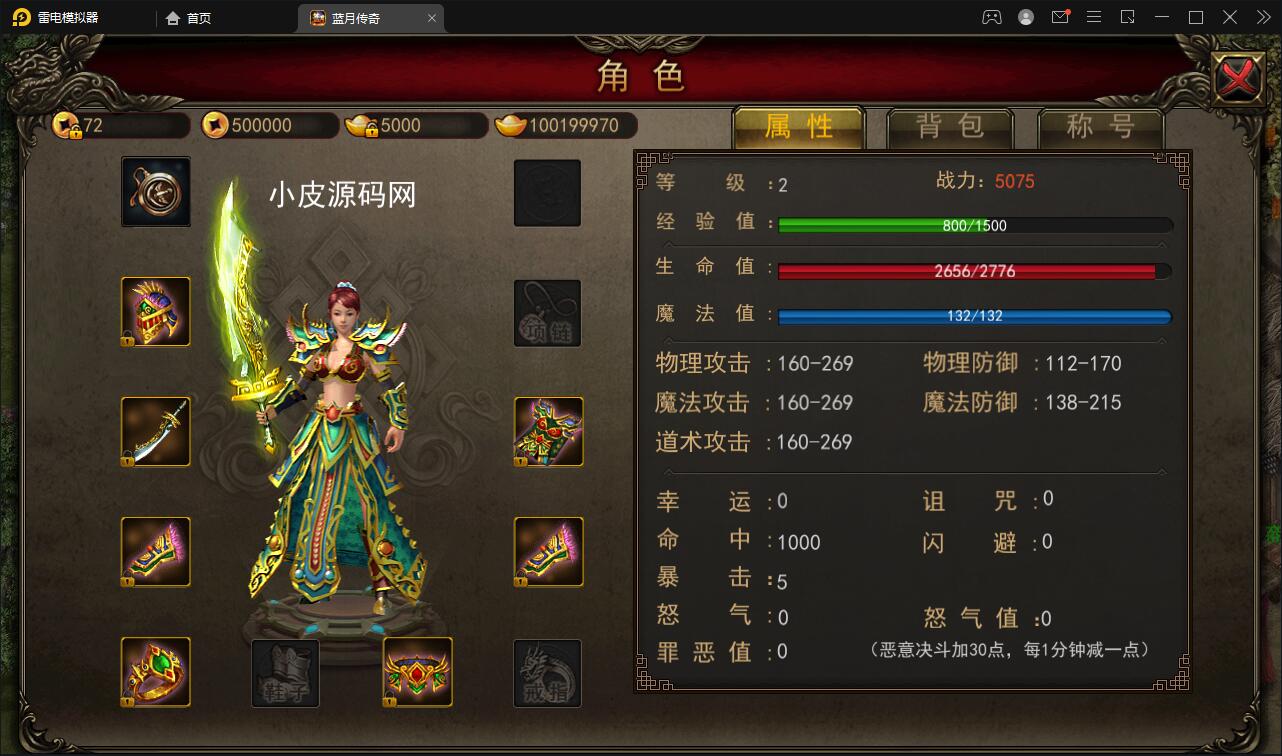1282x756 pixels.
Task: Open the 项链 necklace equipment slot
Action: pyautogui.click(x=548, y=312)
